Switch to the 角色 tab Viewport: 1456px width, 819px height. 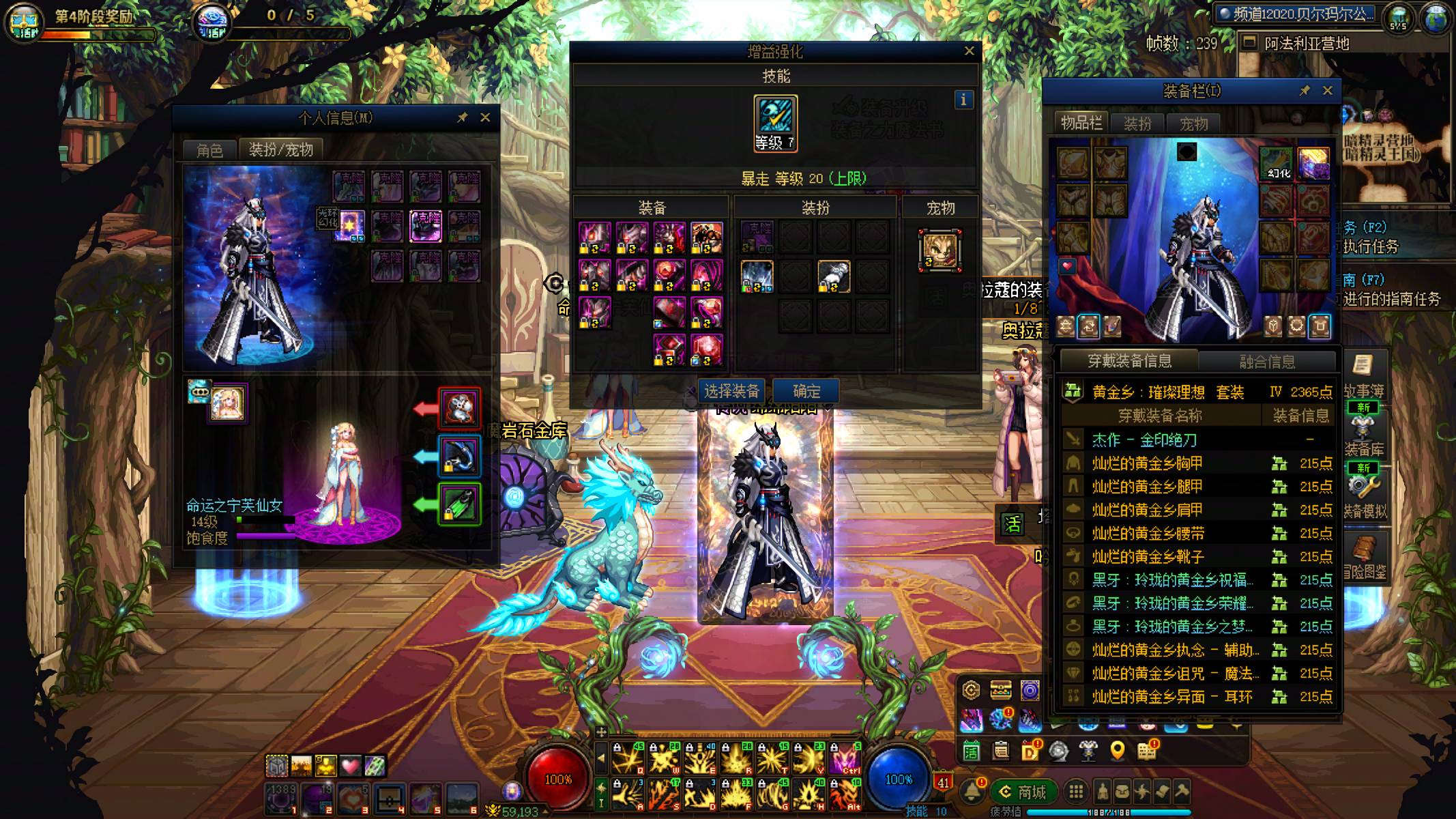(x=209, y=150)
